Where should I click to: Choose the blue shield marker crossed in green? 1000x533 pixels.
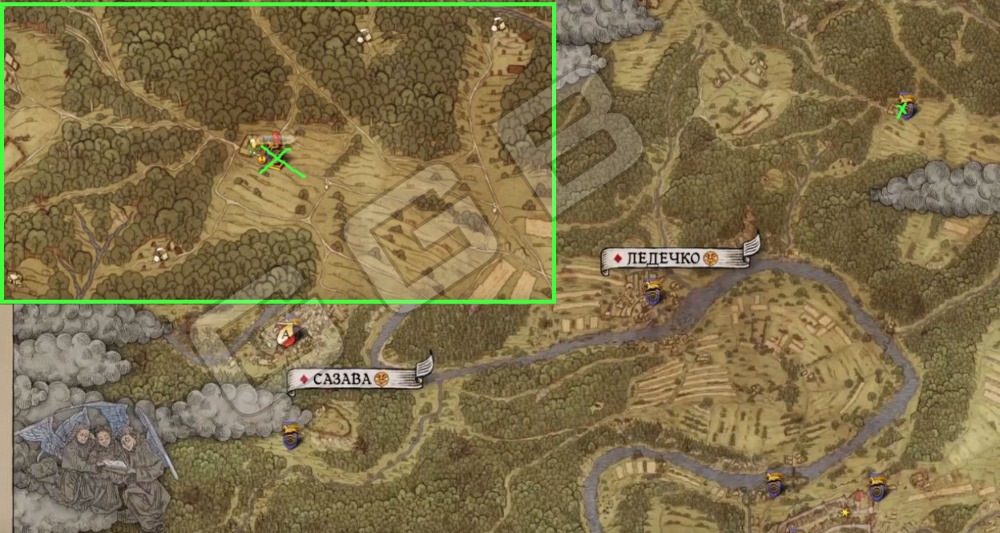point(906,107)
